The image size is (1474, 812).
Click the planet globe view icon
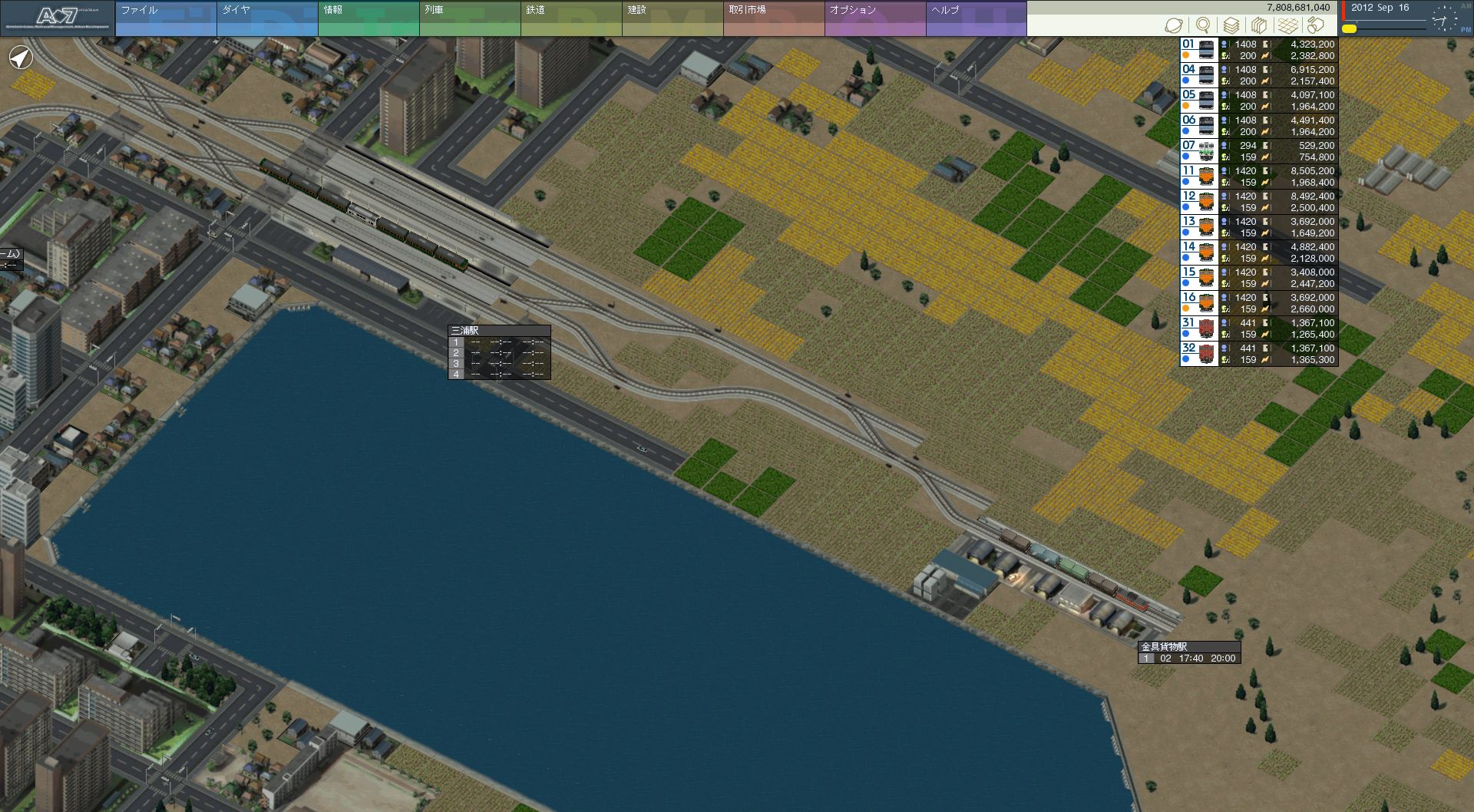click(1174, 25)
